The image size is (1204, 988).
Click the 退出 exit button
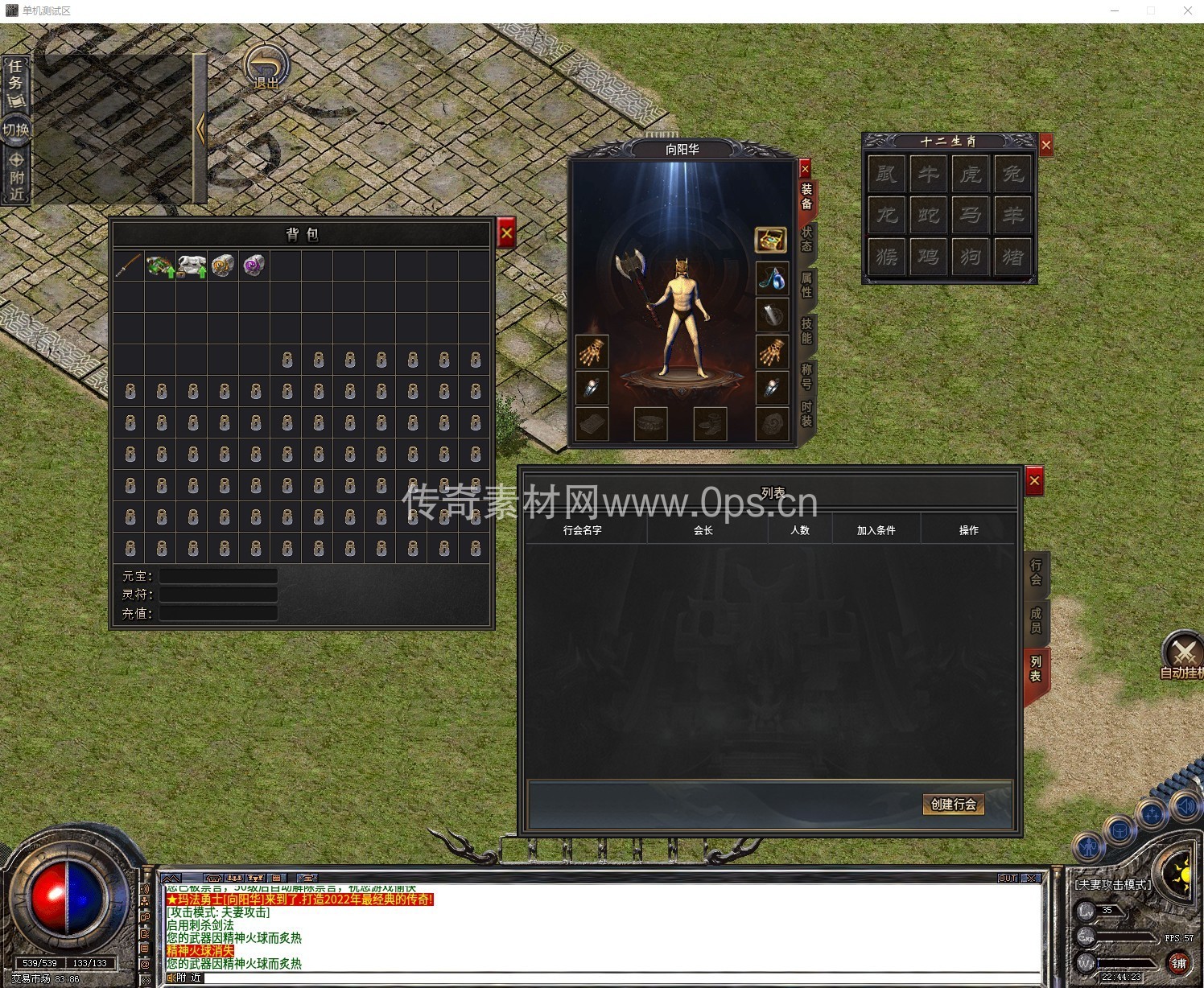tap(267, 68)
